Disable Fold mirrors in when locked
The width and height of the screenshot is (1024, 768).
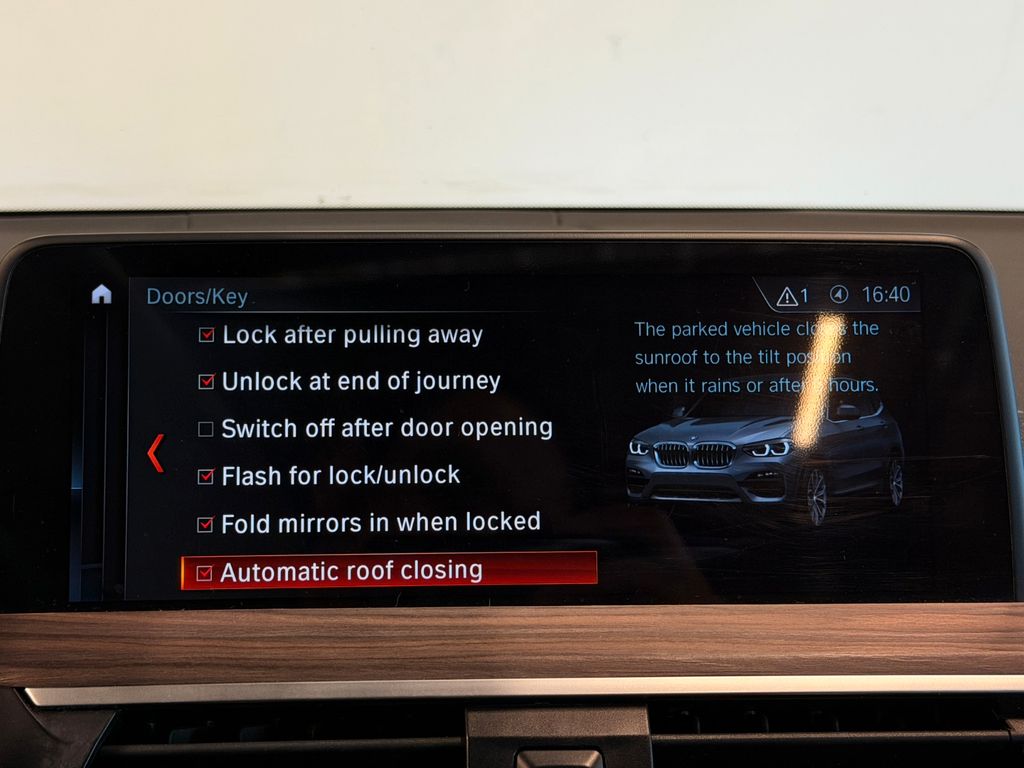tap(206, 523)
